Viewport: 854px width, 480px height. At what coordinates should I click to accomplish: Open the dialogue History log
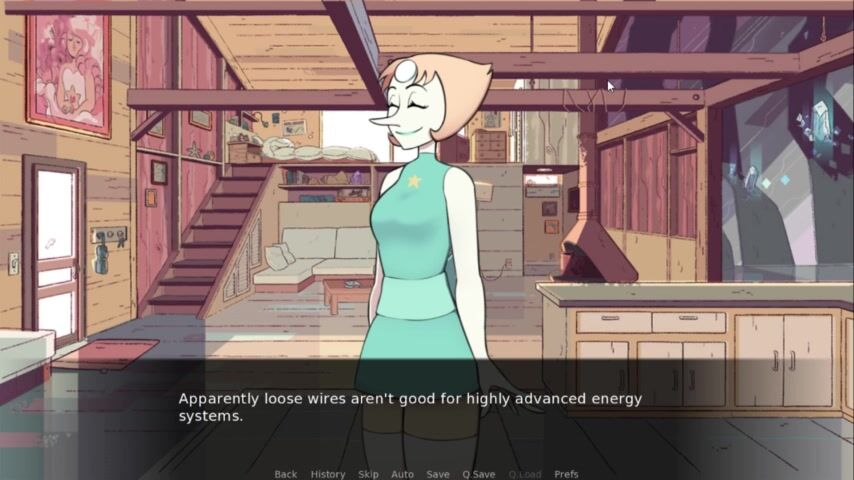pos(328,474)
